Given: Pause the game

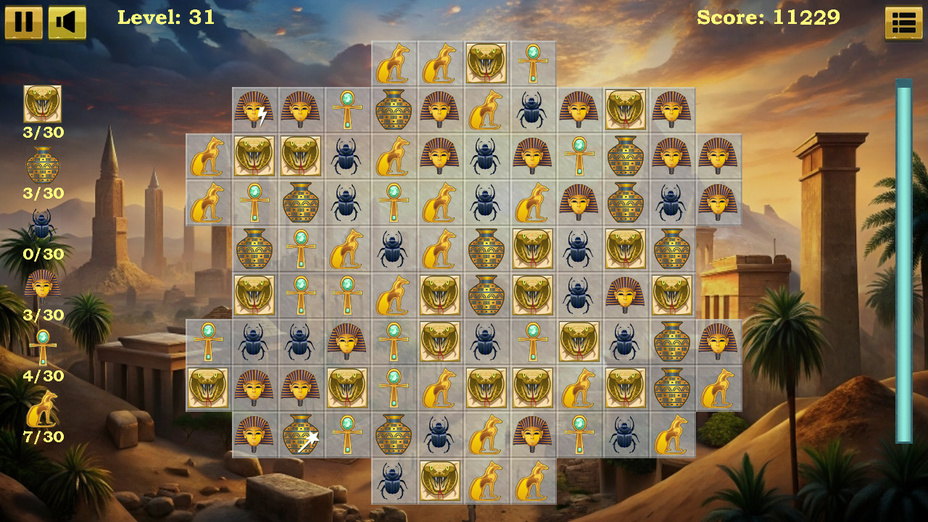Looking at the screenshot, I should [x=24, y=22].
